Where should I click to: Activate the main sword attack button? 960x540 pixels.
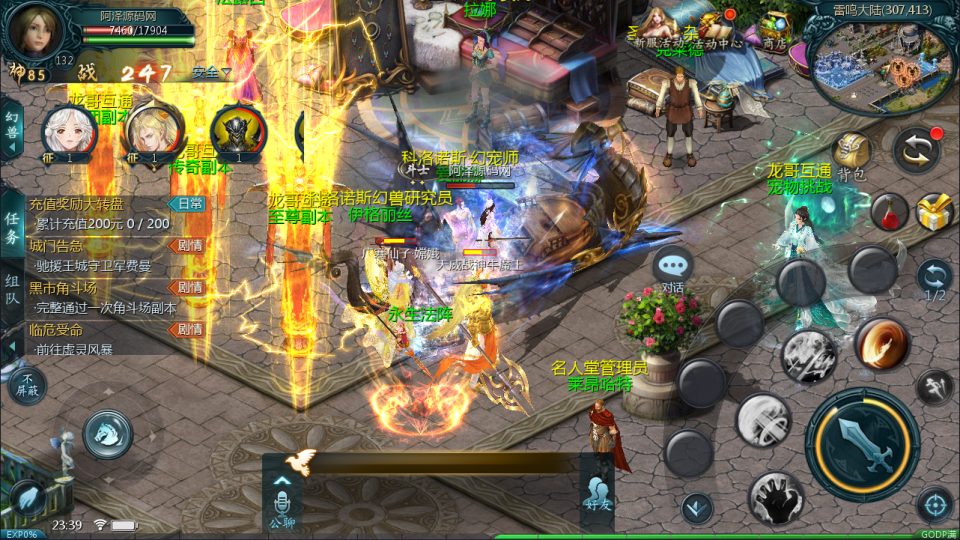(862, 444)
